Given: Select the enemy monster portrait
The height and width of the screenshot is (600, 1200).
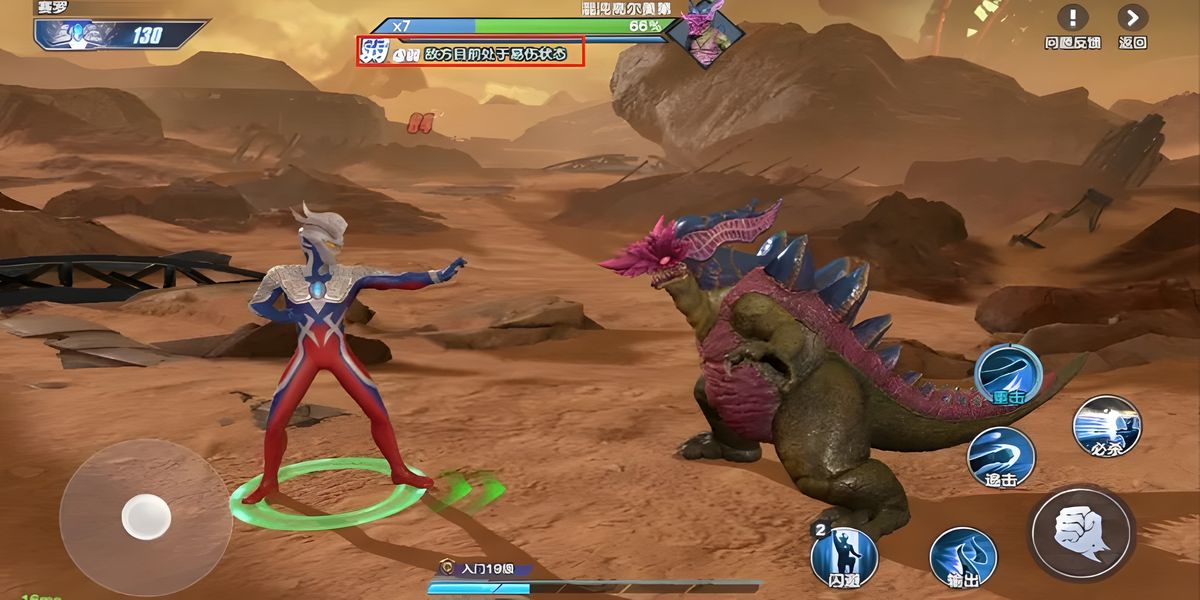Looking at the screenshot, I should click(706, 34).
